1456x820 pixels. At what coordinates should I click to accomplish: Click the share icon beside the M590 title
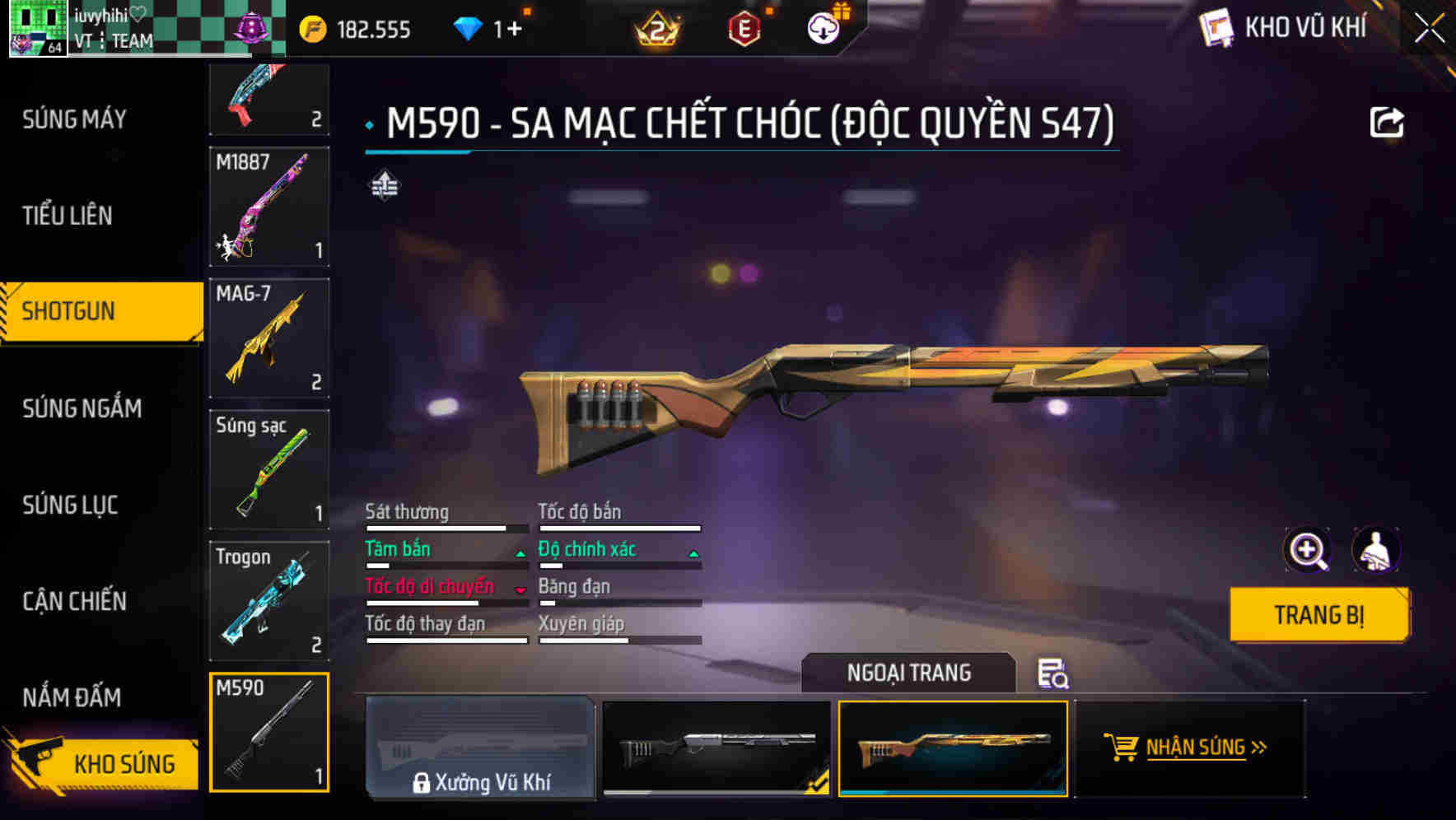1388,120
